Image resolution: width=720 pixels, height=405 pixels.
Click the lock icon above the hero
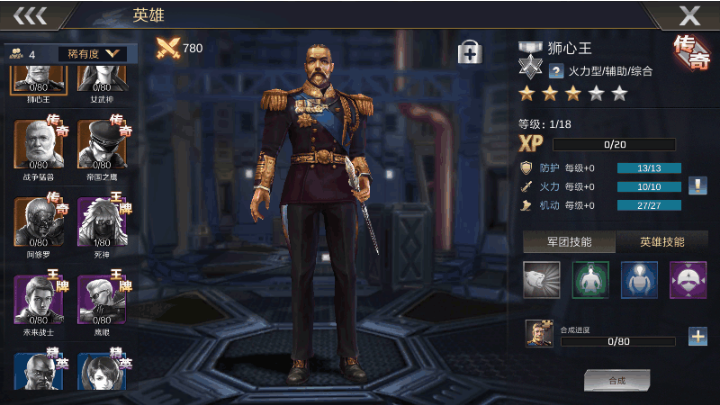pyautogui.click(x=469, y=53)
